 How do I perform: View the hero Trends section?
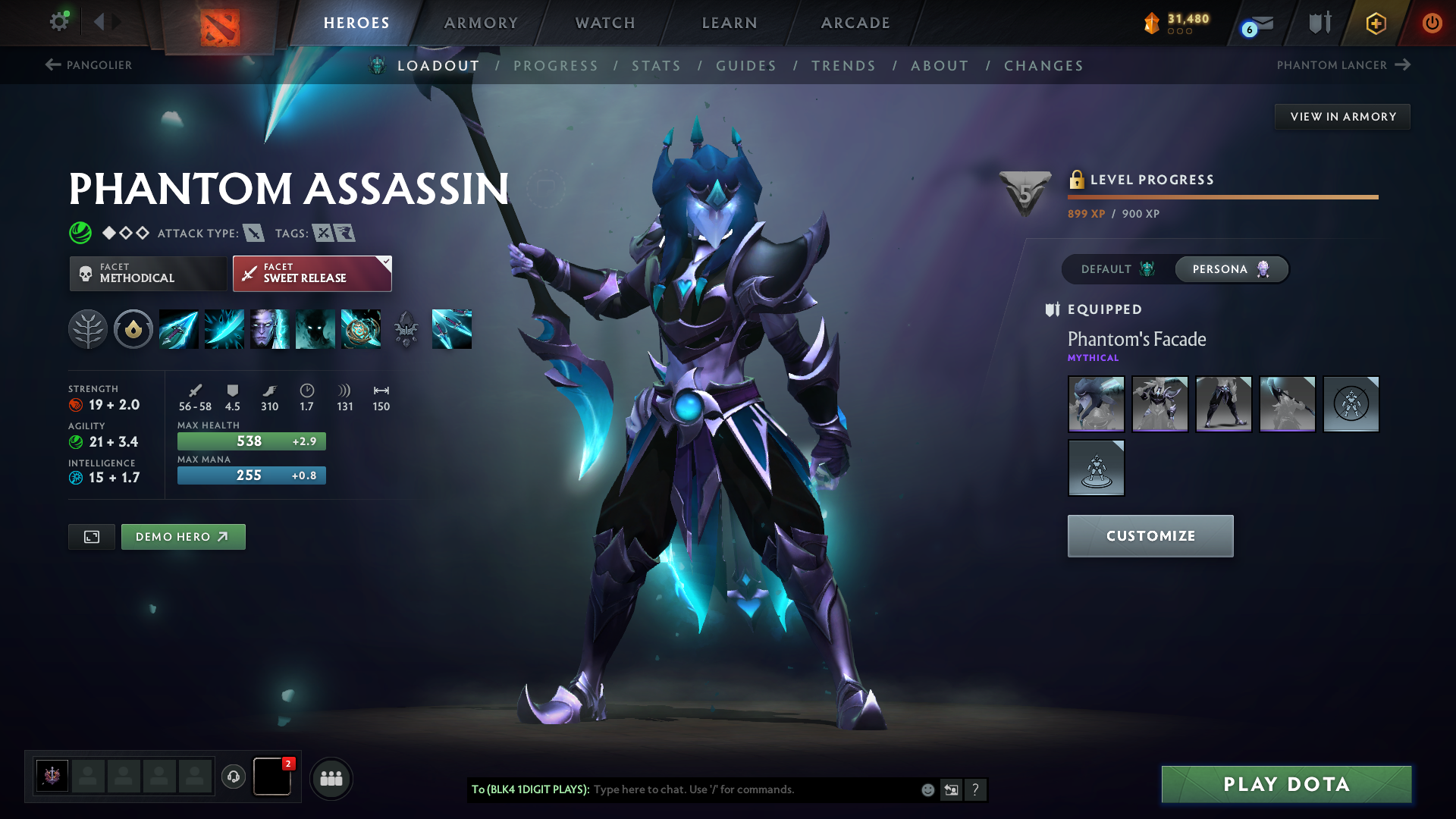[x=843, y=66]
